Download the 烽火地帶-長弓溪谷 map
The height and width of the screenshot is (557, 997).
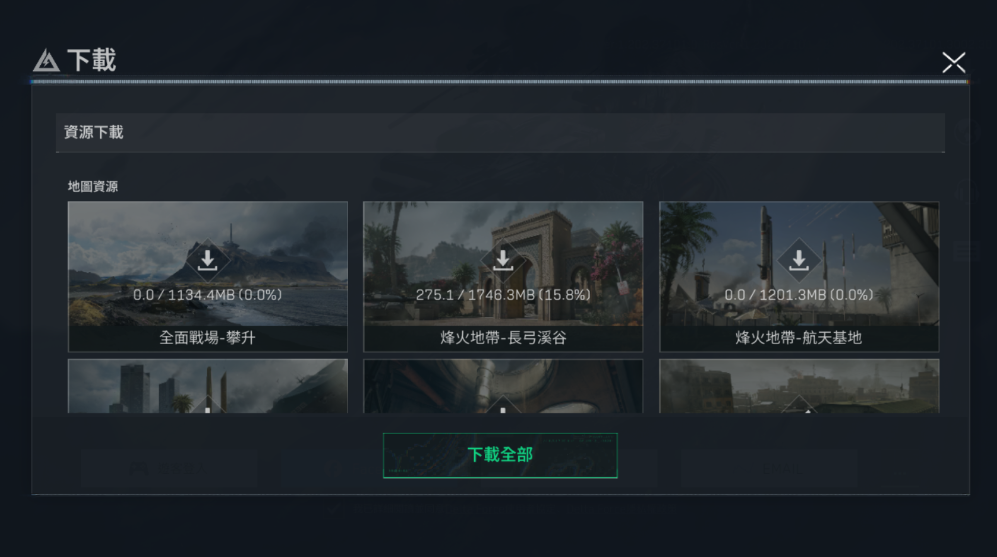(503, 261)
